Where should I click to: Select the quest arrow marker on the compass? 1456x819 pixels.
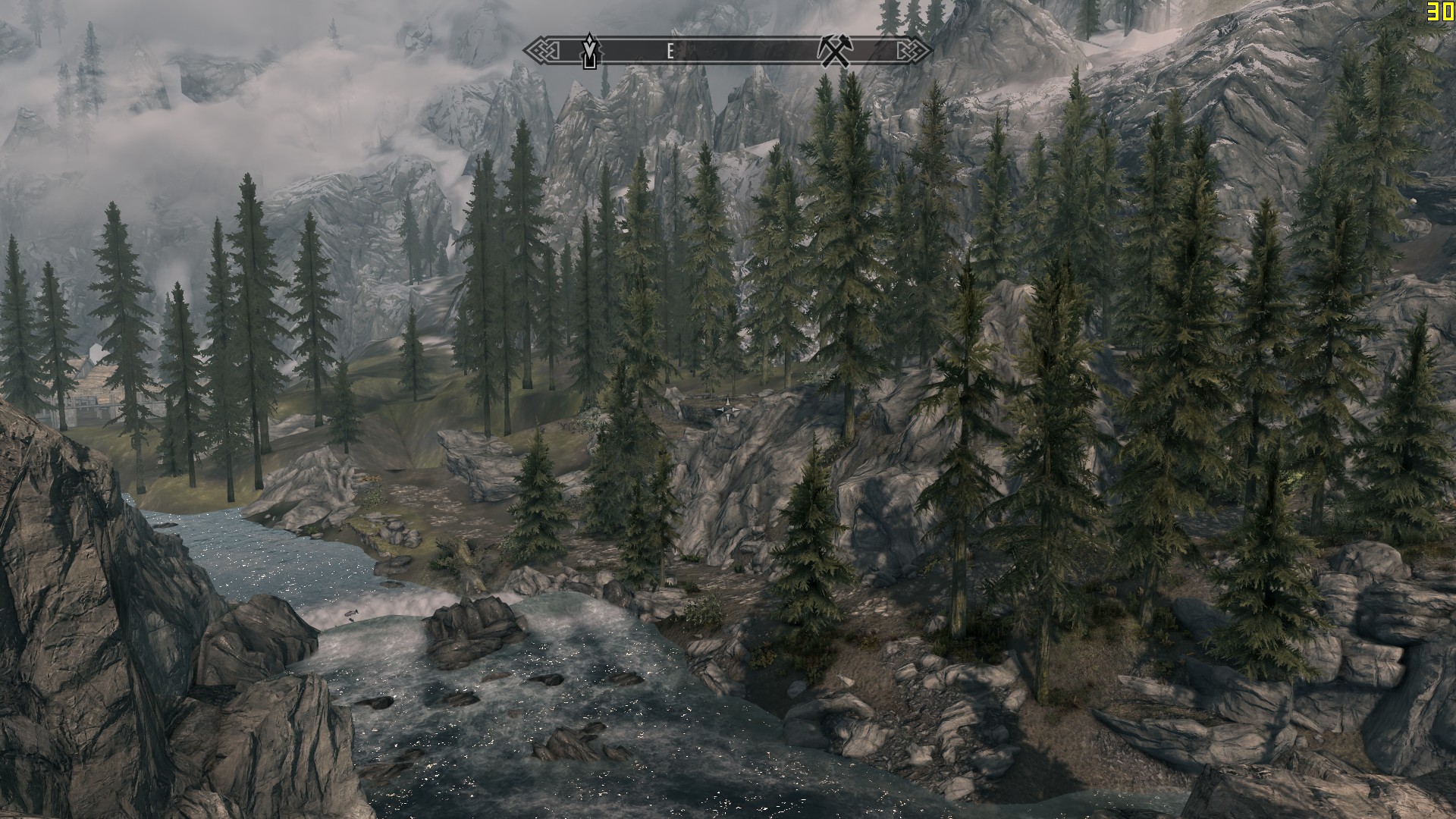tap(591, 51)
